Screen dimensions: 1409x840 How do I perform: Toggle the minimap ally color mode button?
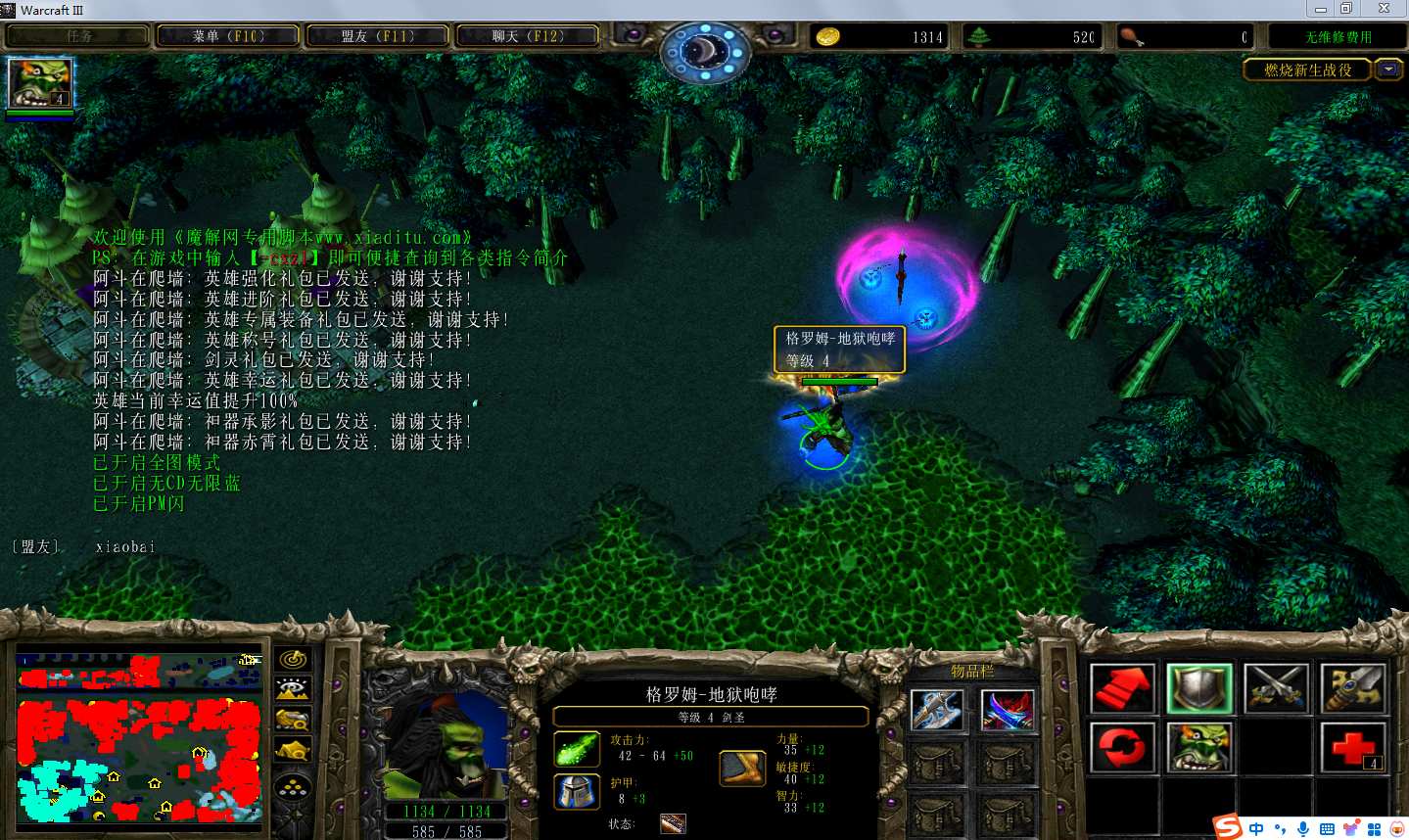(293, 721)
